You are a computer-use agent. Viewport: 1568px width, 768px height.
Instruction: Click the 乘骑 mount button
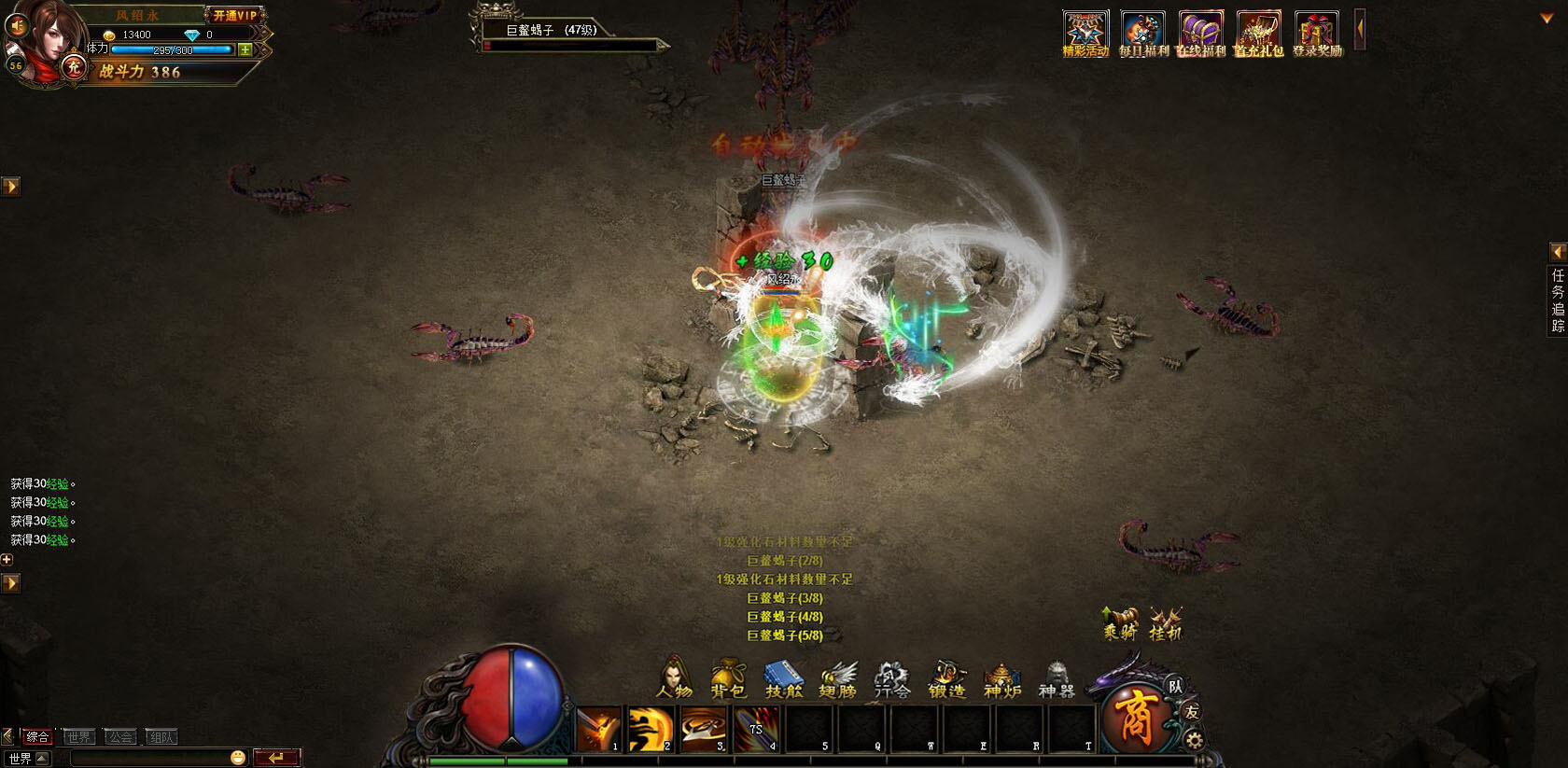(x=1120, y=622)
